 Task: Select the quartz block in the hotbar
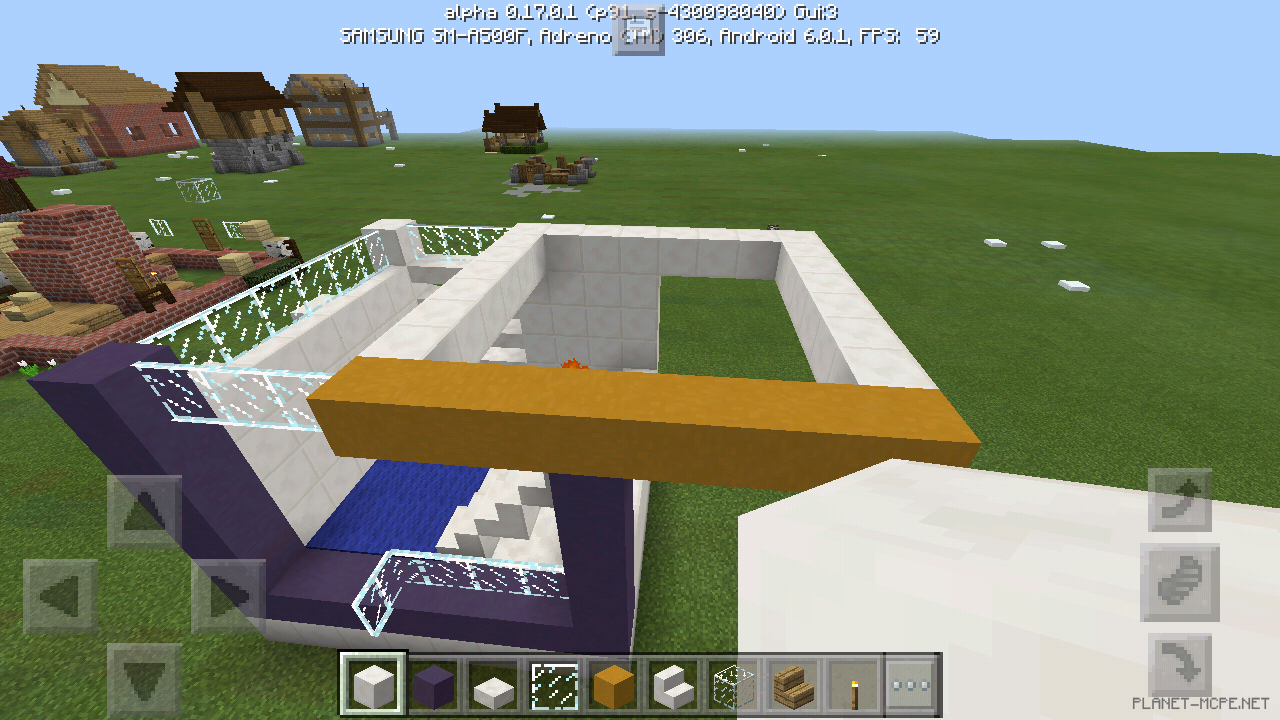click(x=372, y=683)
